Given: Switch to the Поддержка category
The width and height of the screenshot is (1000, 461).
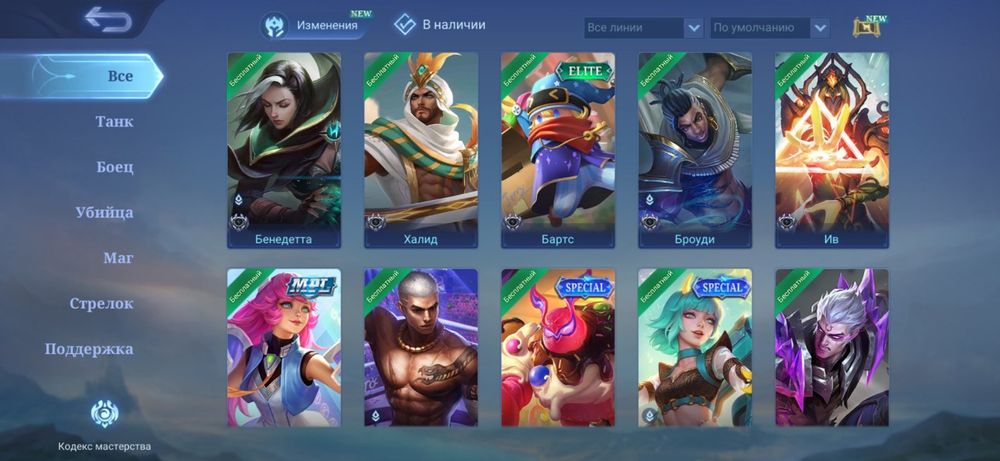Looking at the screenshot, I should click(x=89, y=349).
